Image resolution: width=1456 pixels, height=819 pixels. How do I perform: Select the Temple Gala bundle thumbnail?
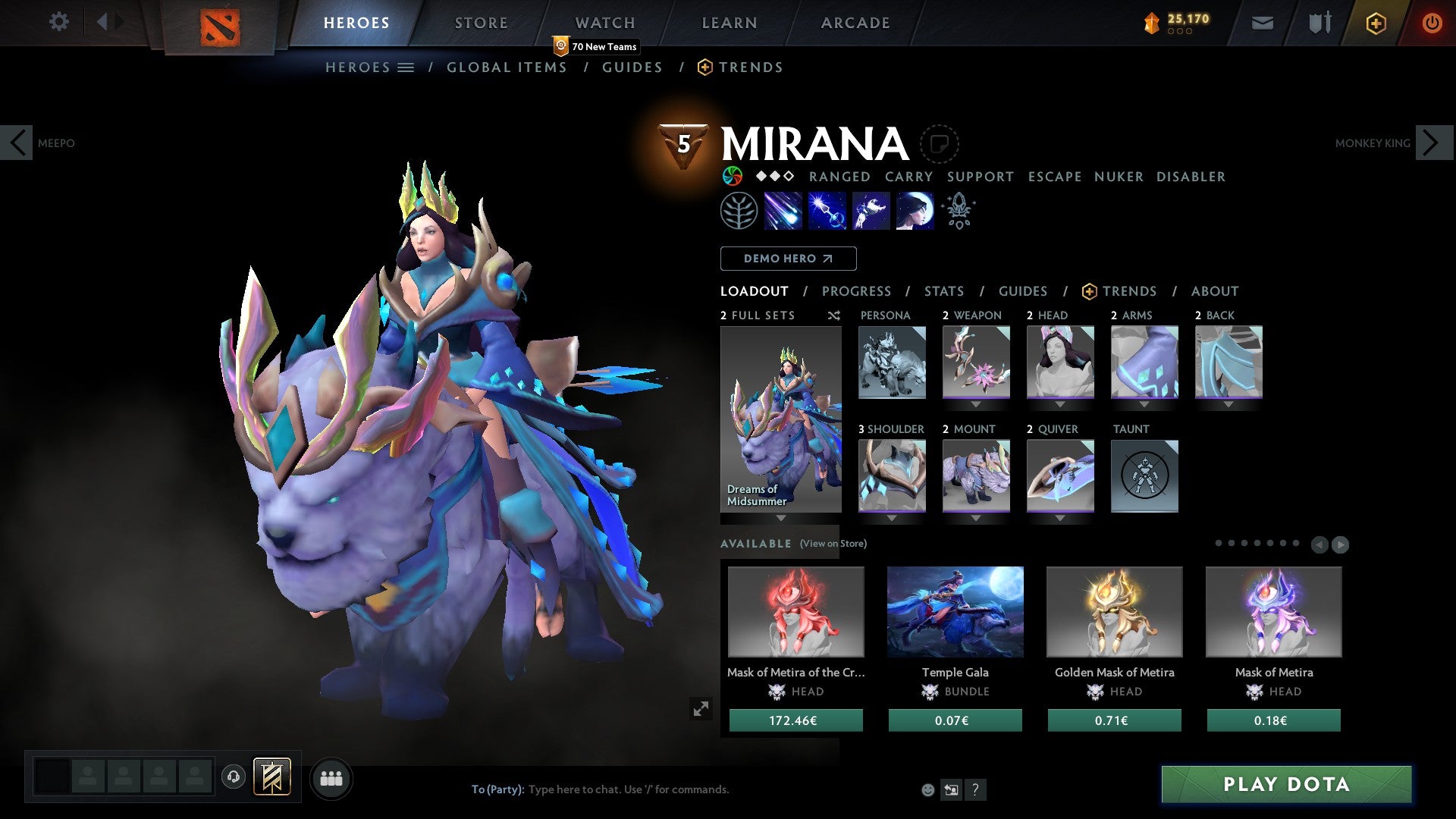tap(955, 612)
